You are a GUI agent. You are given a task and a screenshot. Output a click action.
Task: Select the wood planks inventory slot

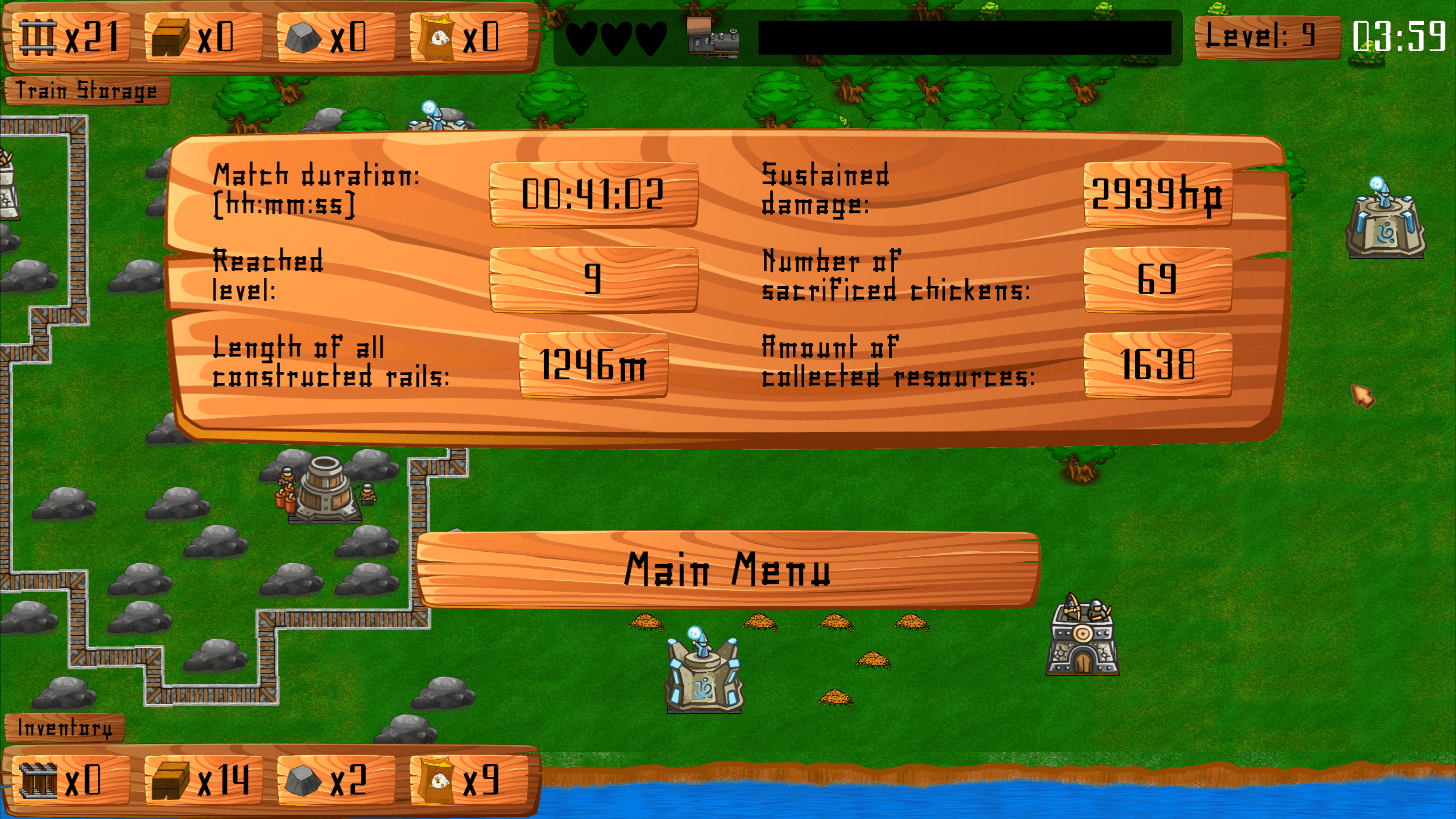[x=202, y=780]
